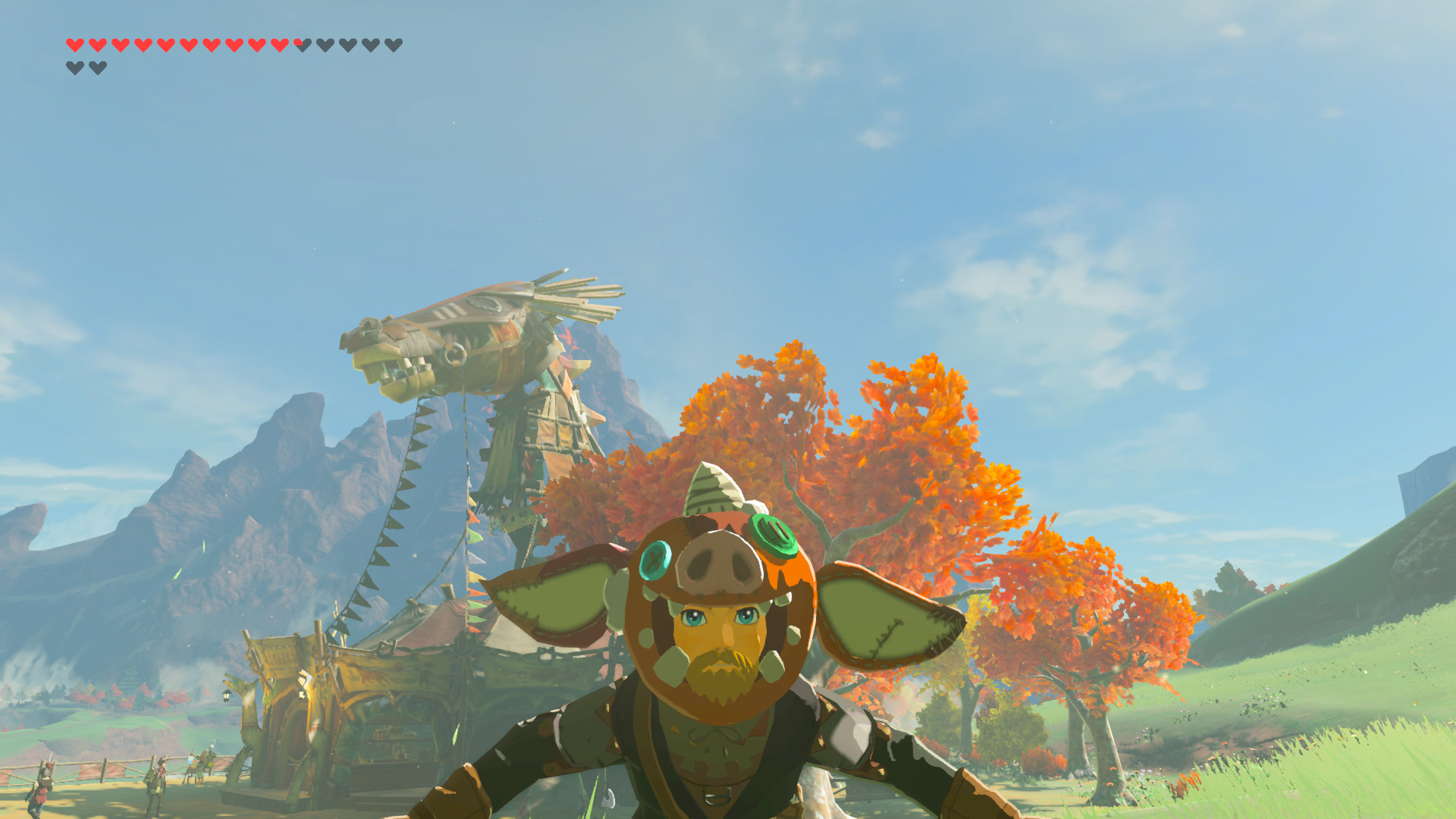
Task: Click the leftmost empty heart on second row
Action: [75, 67]
